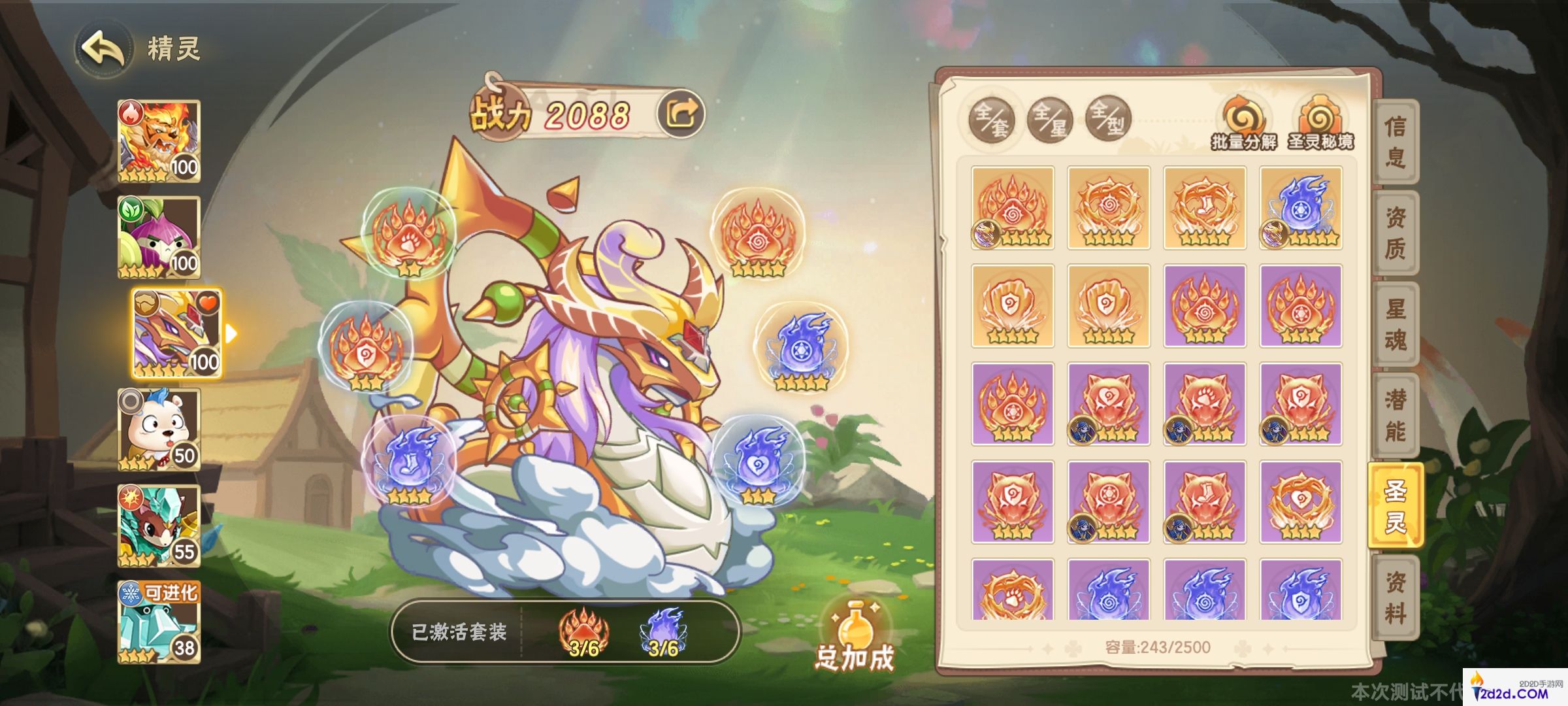Share the 2088 combat power
Screen dimensions: 1568x706
pyautogui.click(x=681, y=114)
